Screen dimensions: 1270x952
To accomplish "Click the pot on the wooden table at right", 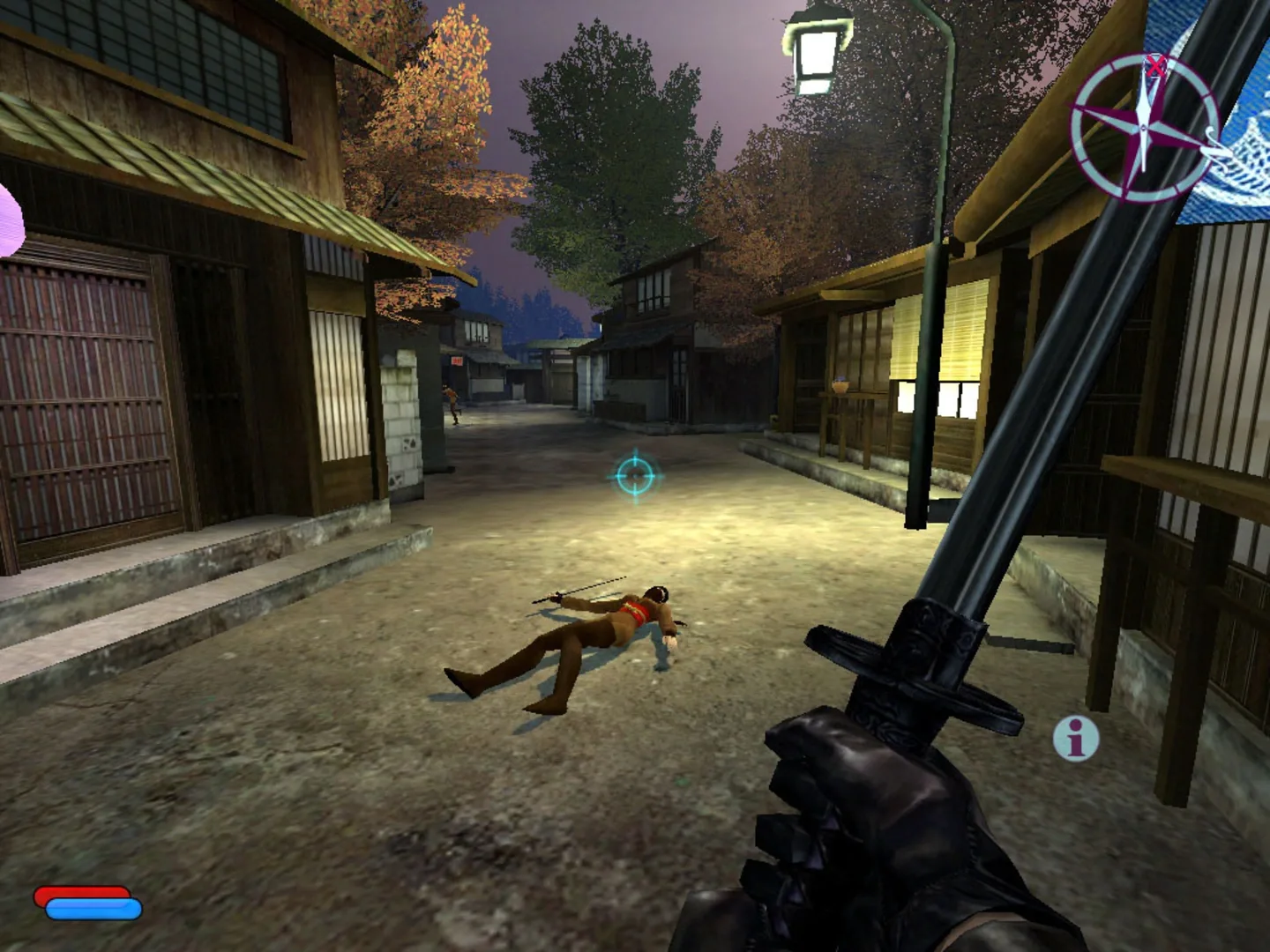I will [840, 387].
